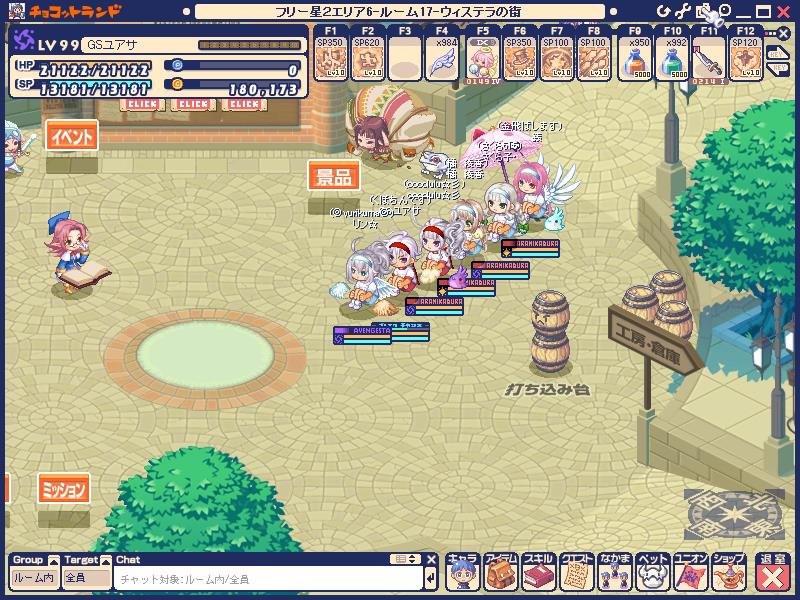Image resolution: width=800 pixels, height=600 pixels.
Task: Open the ショップ lamp shop
Action: [x=729, y=572]
